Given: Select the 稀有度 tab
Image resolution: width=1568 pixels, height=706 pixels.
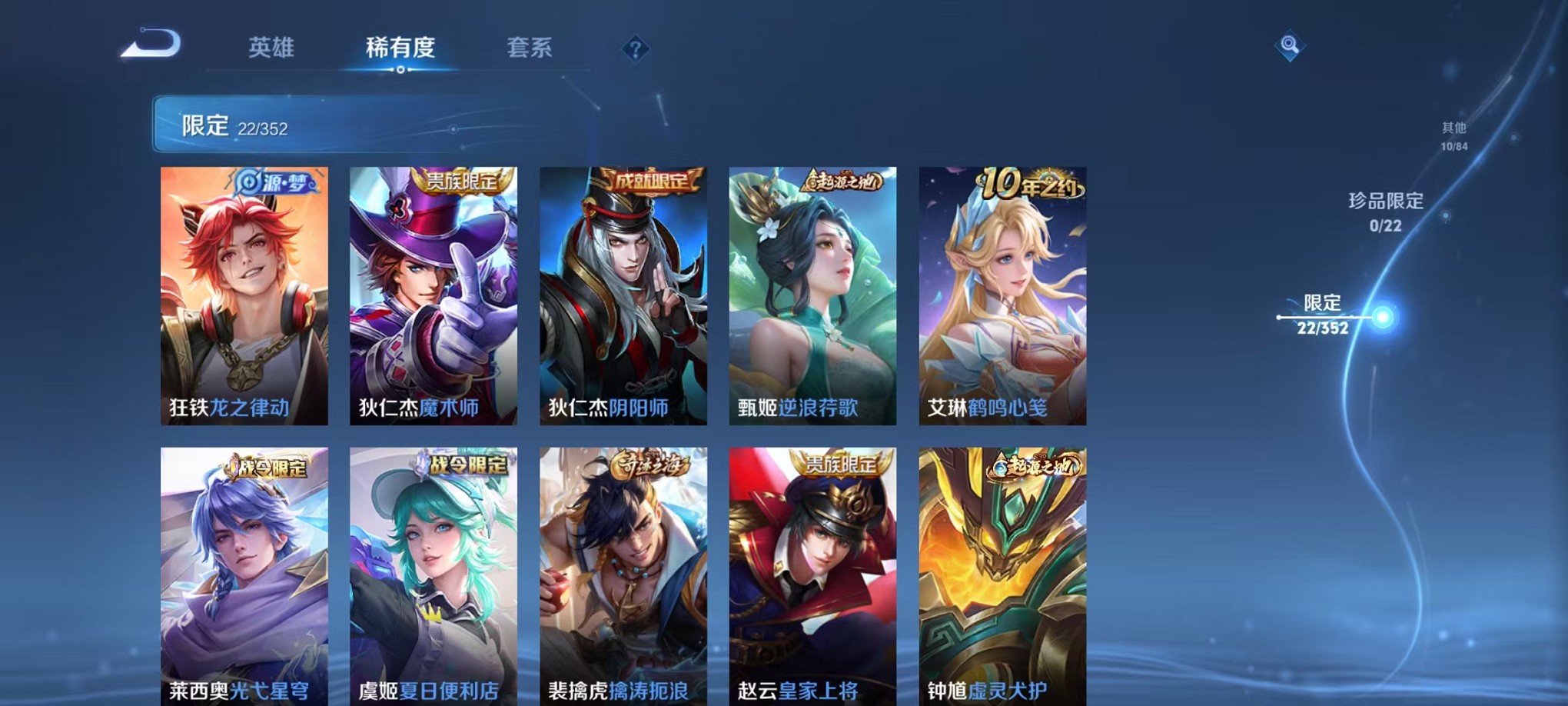Looking at the screenshot, I should pyautogui.click(x=402, y=48).
